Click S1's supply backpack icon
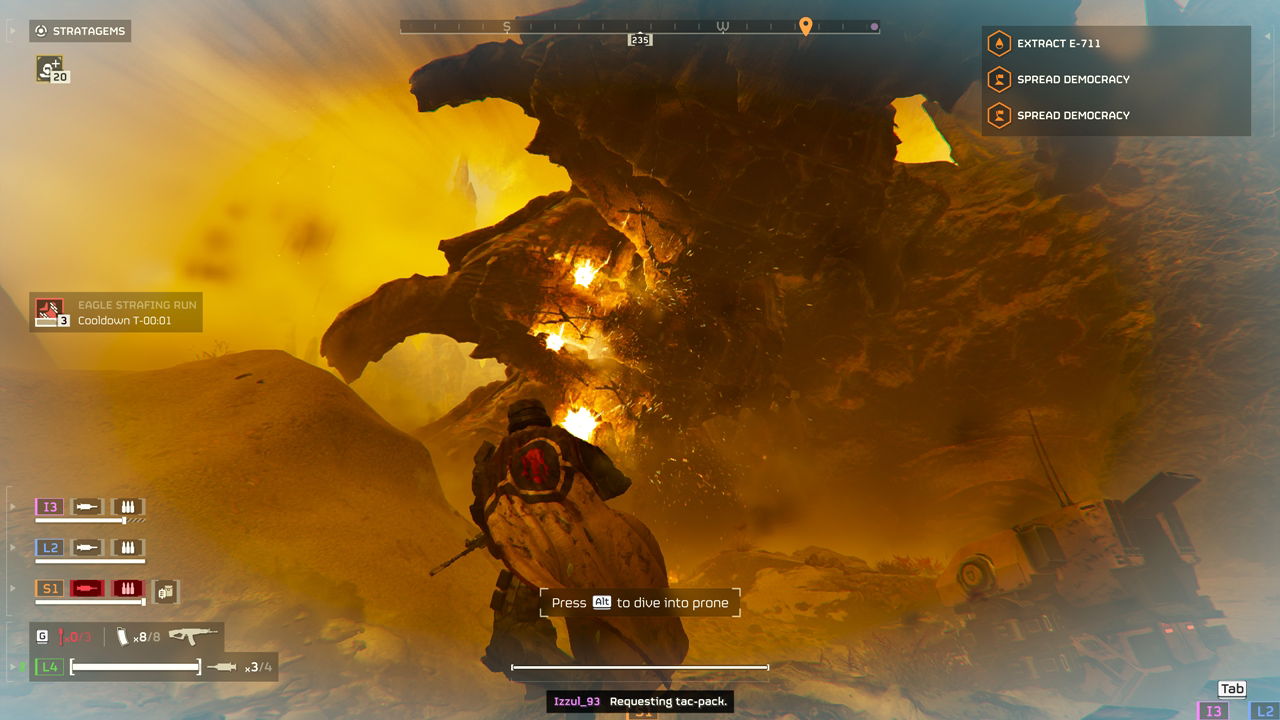1280x720 pixels. point(166,591)
